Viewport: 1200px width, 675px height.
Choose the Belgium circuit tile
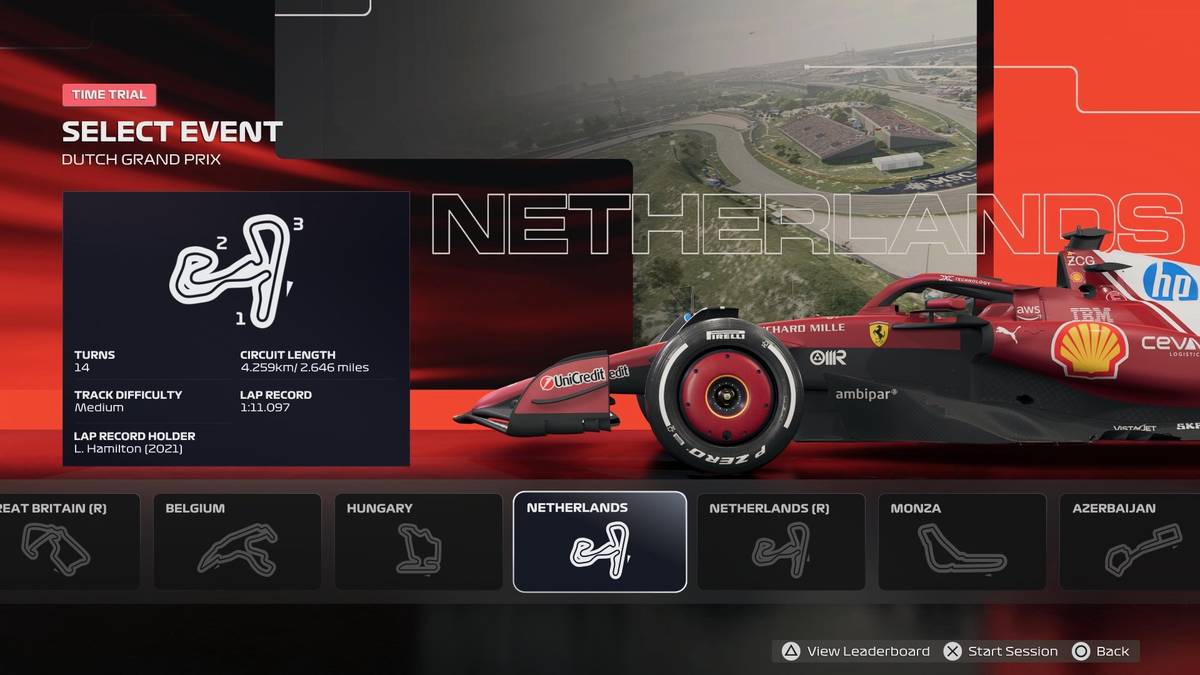(x=237, y=541)
